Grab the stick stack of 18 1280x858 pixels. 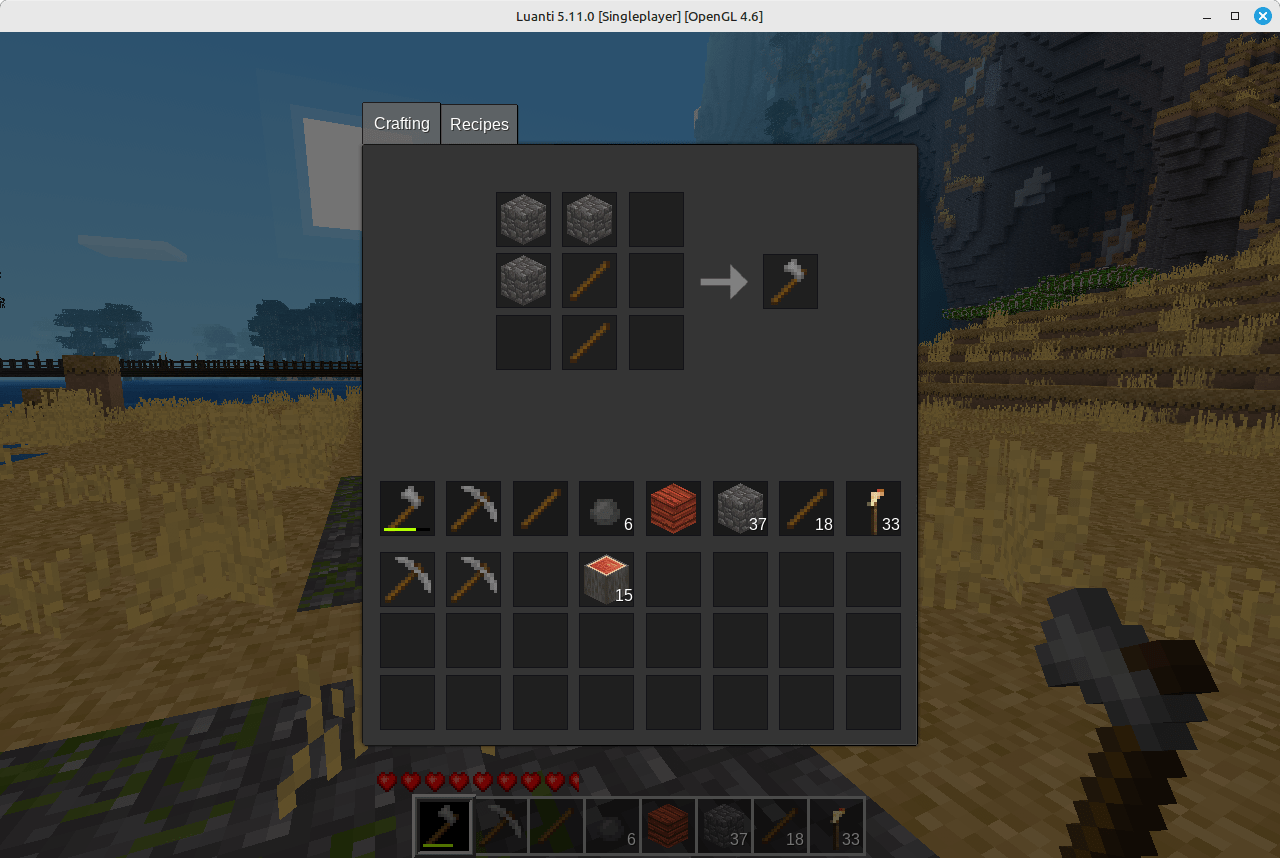pyautogui.click(x=806, y=508)
